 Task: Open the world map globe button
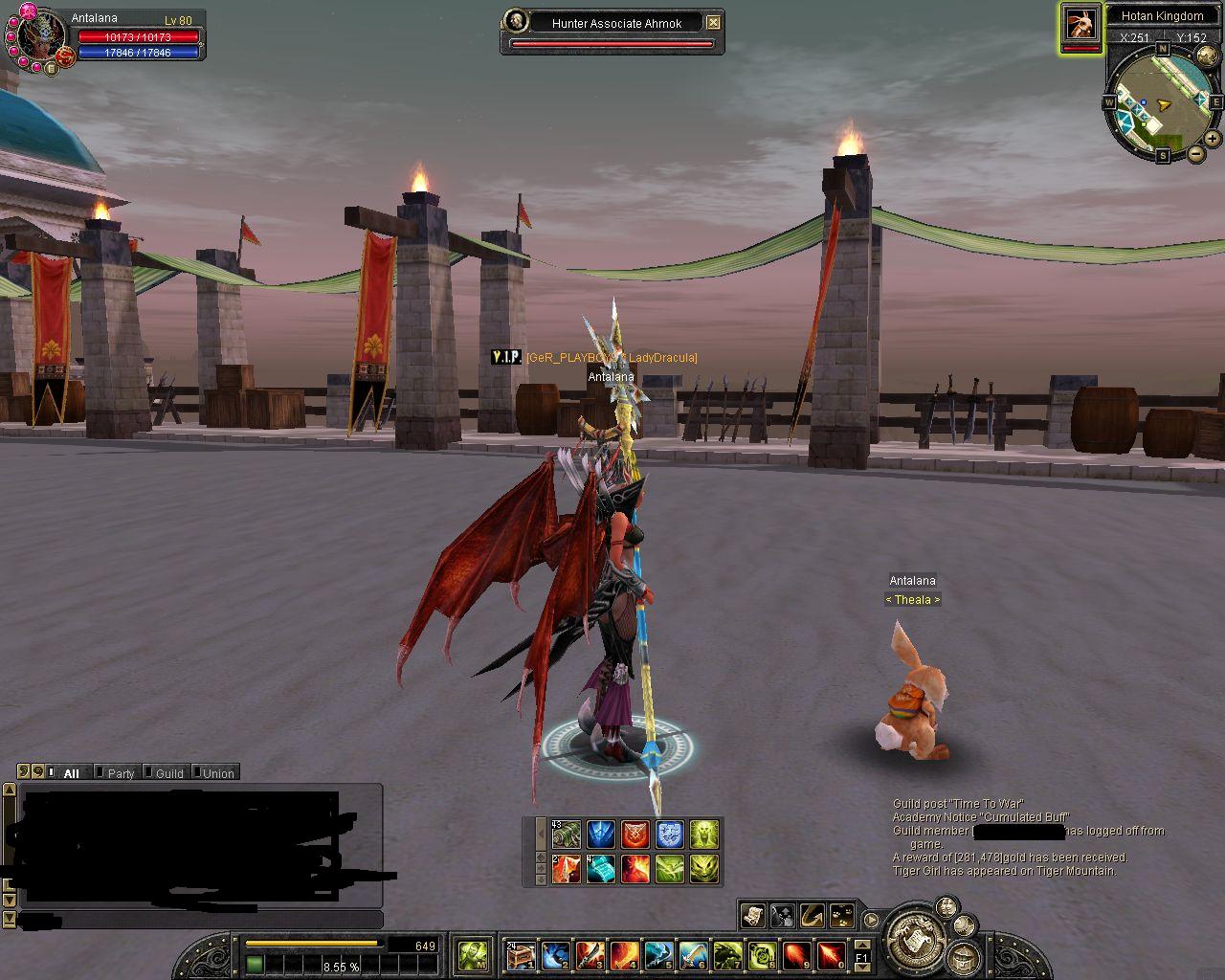click(x=1207, y=56)
